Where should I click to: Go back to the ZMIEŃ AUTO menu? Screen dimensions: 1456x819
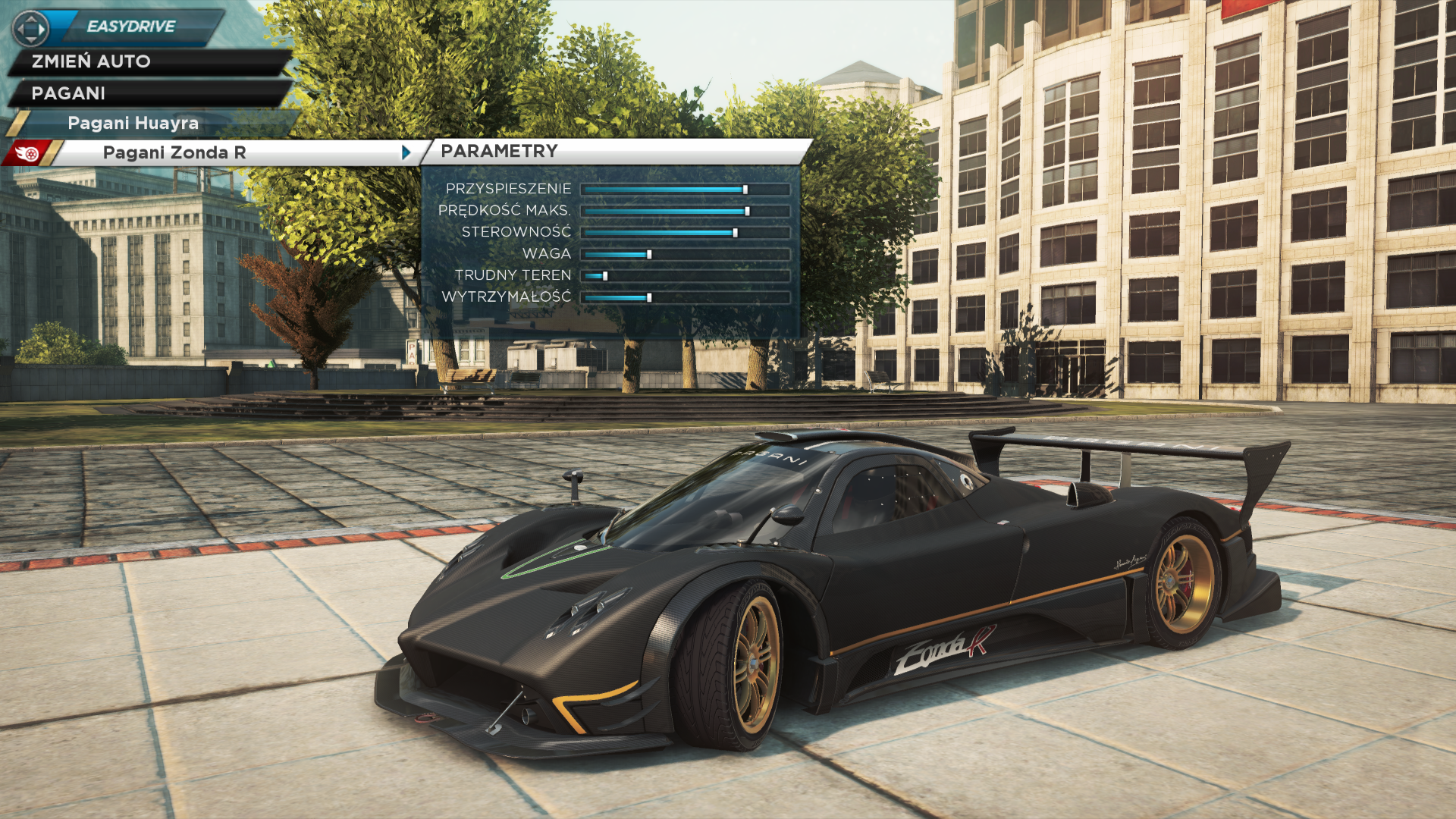(x=91, y=61)
